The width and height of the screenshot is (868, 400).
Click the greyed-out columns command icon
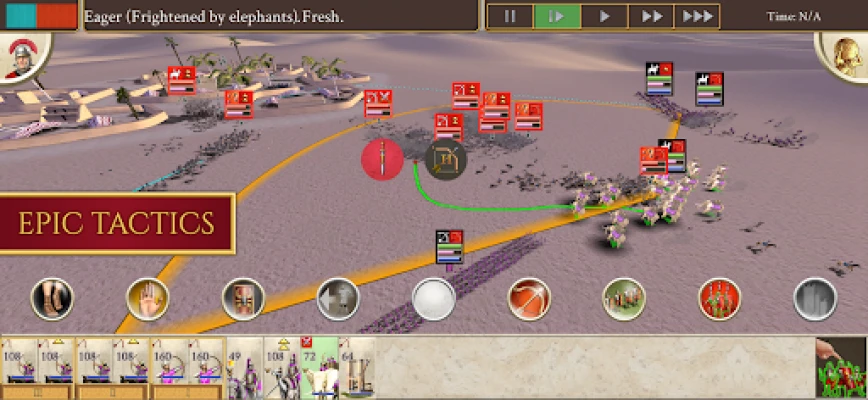814,299
